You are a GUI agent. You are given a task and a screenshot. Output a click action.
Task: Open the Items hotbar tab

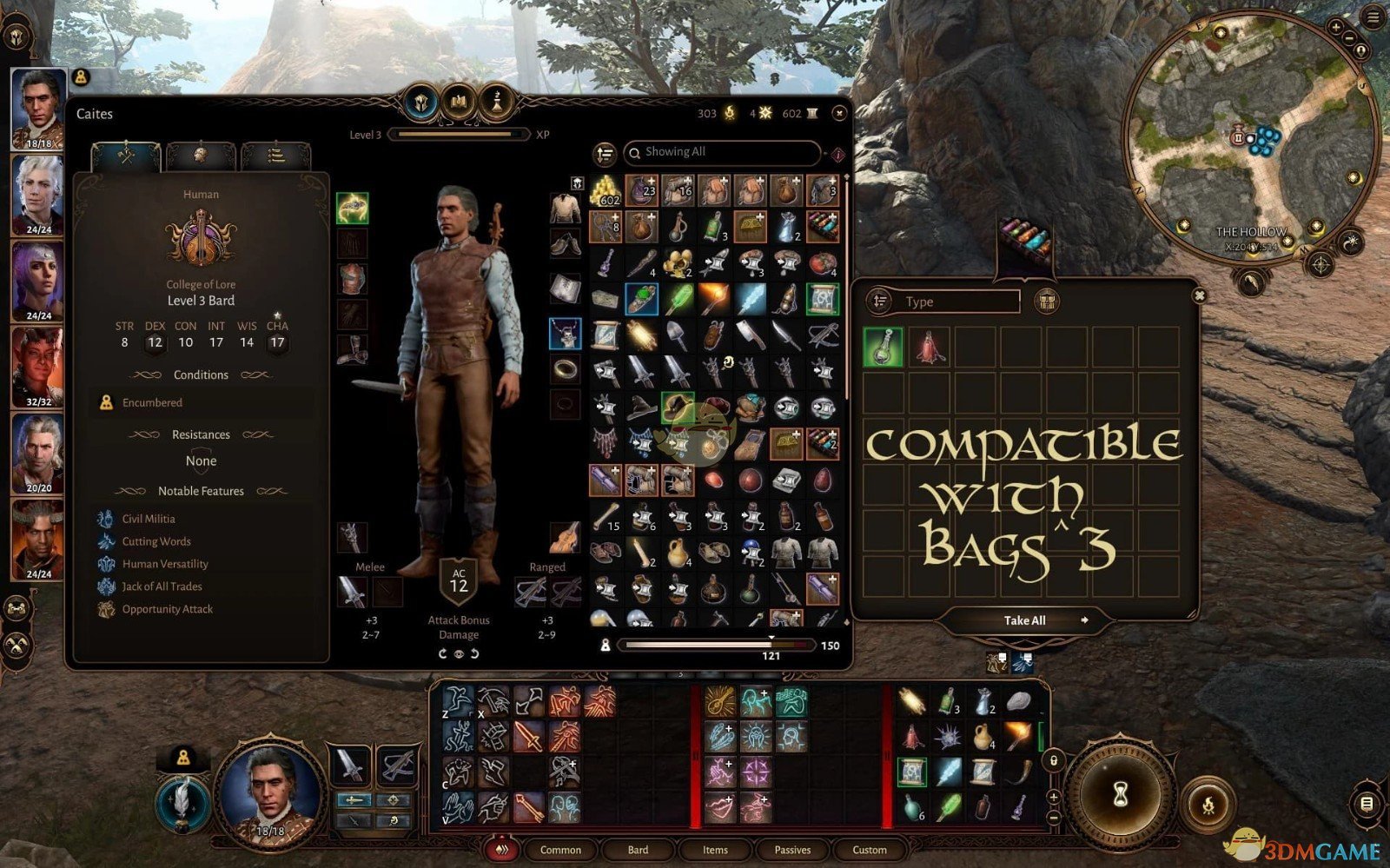point(715,850)
